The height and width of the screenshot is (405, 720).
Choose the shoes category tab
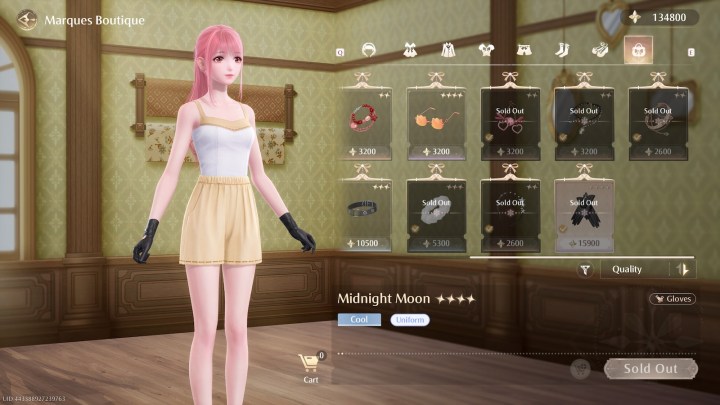point(599,49)
